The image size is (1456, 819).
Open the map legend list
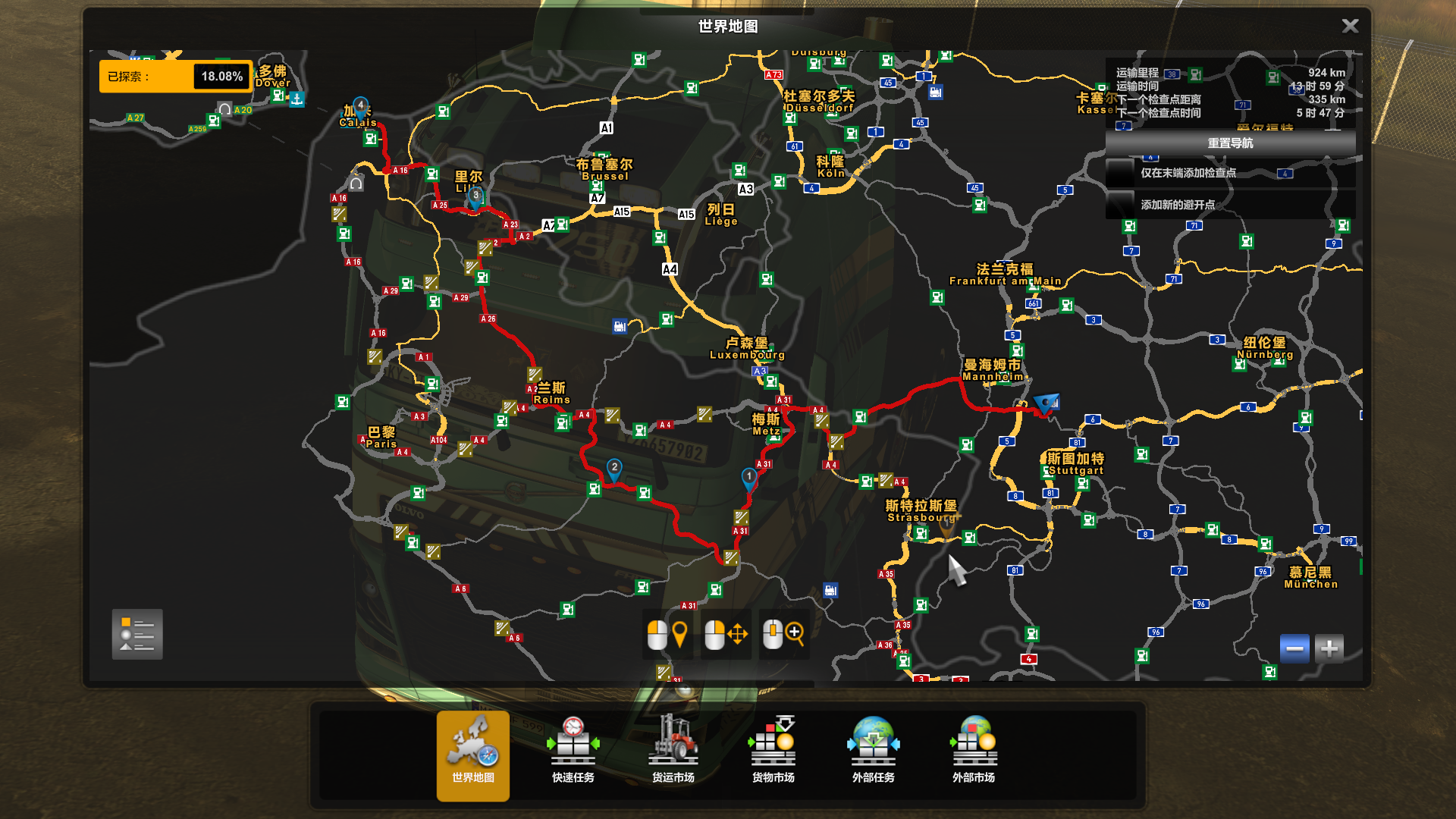point(137,635)
